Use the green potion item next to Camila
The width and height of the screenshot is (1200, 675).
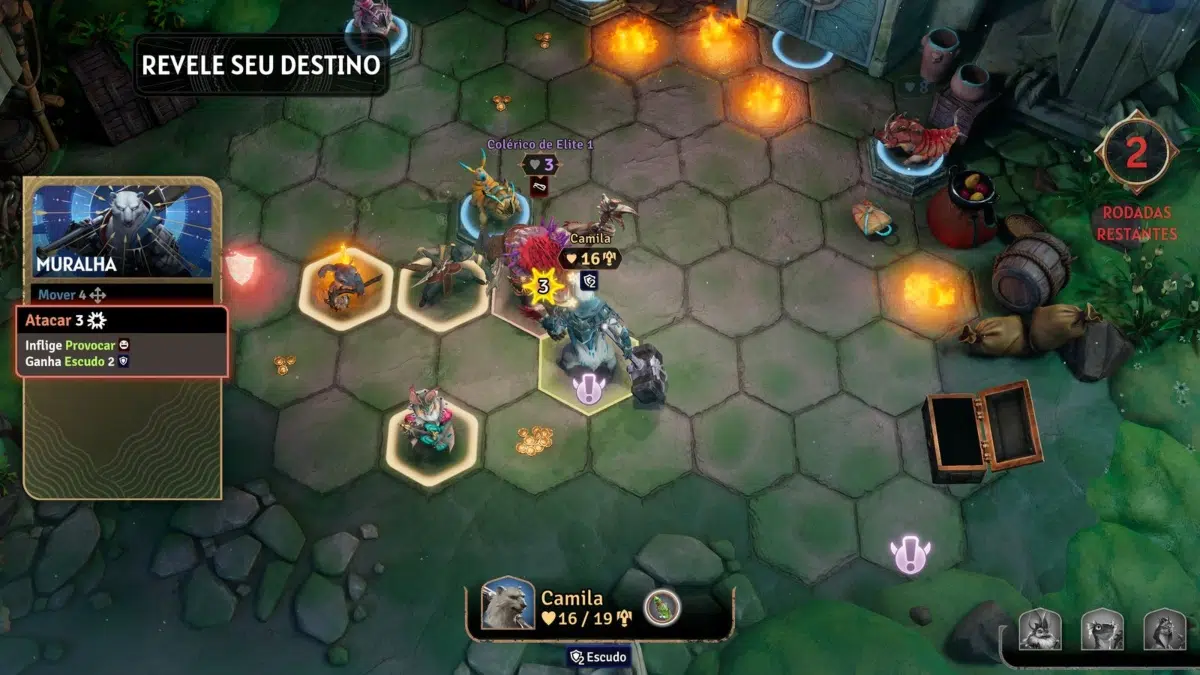pyautogui.click(x=661, y=606)
